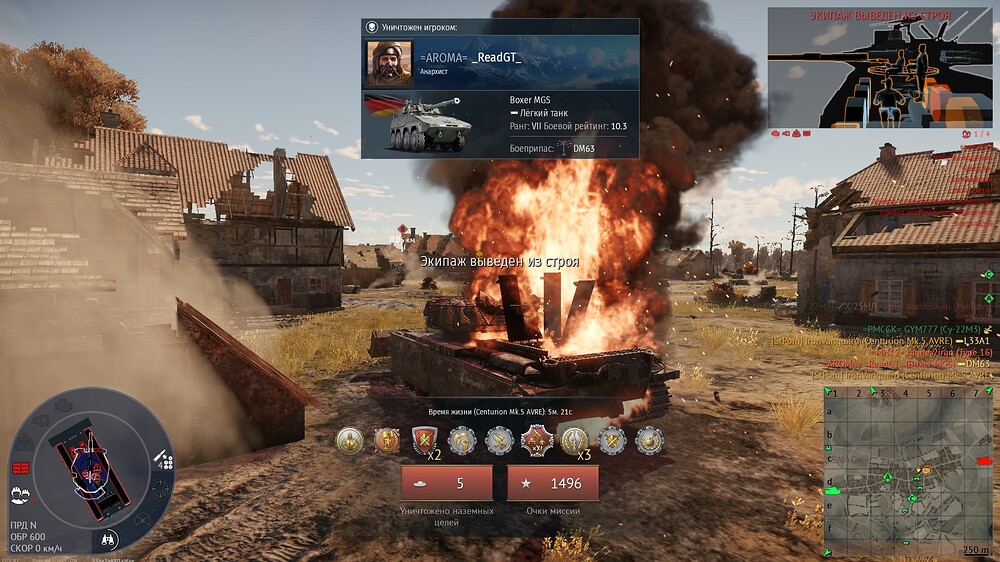The width and height of the screenshot is (1000, 562).
Task: Open the tactical minimap
Action: pos(907,470)
